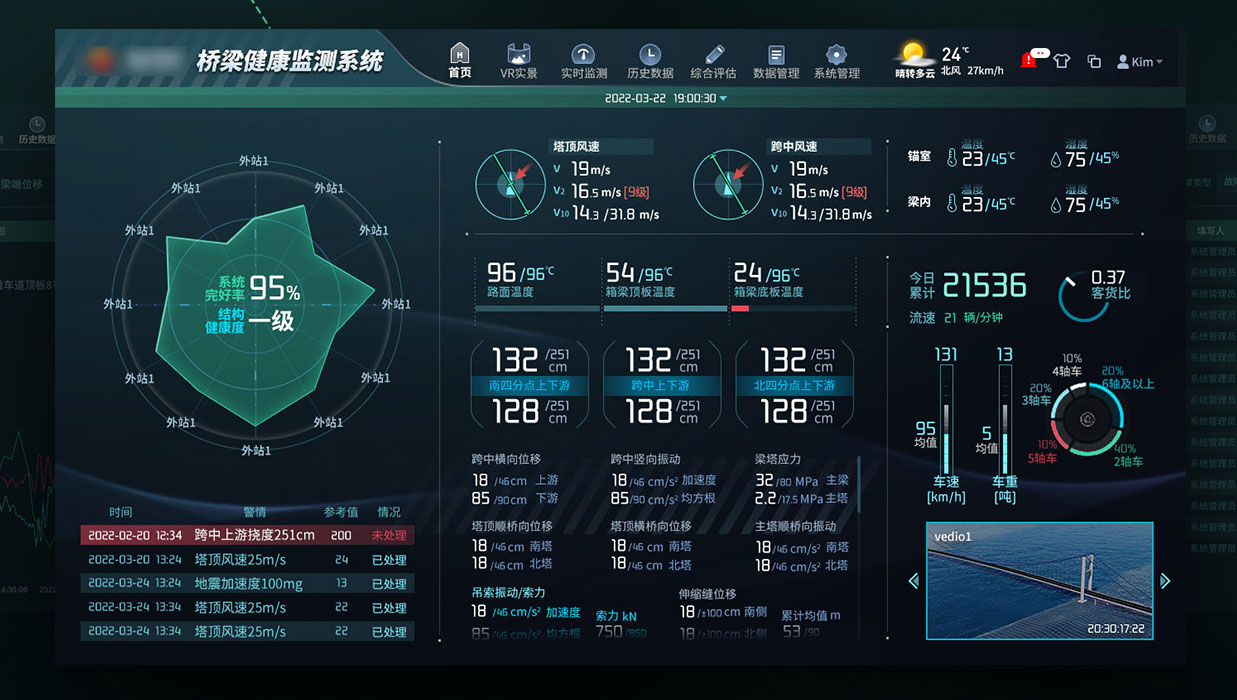The height and width of the screenshot is (700, 1237).
Task: Go to the 首页 home tab
Action: (x=459, y=60)
